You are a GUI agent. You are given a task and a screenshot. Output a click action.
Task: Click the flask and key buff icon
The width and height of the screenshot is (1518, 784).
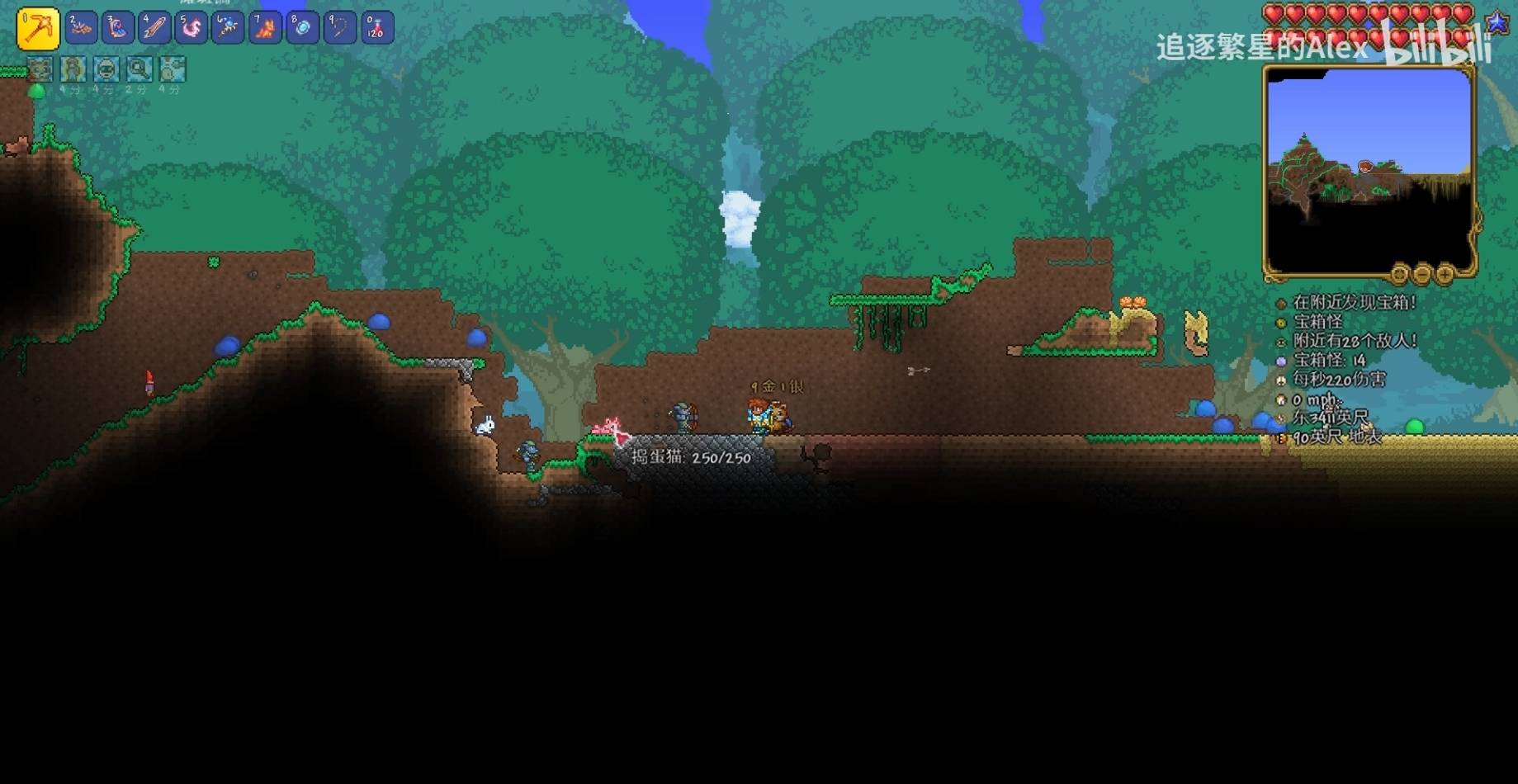coord(172,69)
